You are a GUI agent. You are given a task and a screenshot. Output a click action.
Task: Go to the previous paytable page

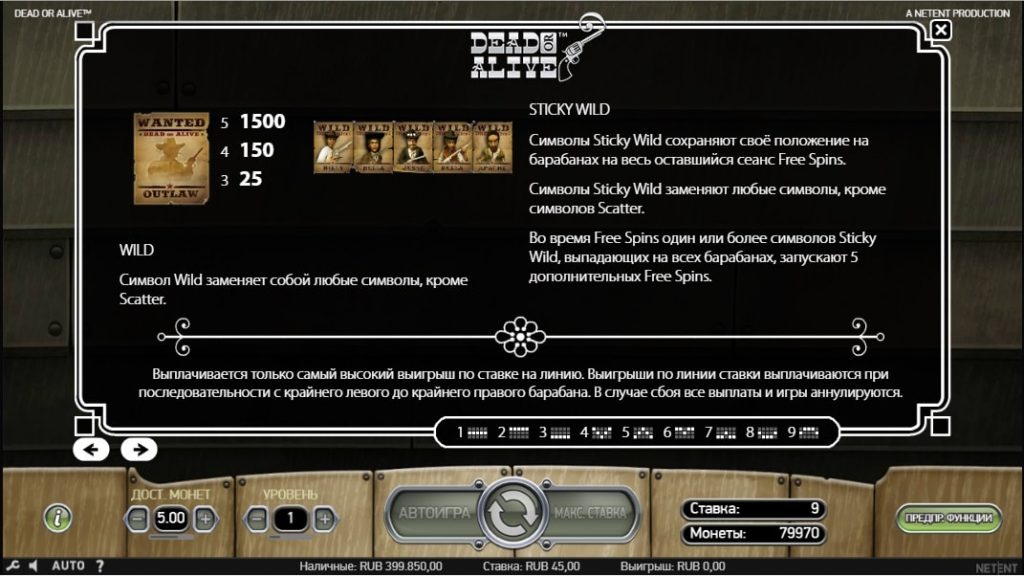point(91,449)
